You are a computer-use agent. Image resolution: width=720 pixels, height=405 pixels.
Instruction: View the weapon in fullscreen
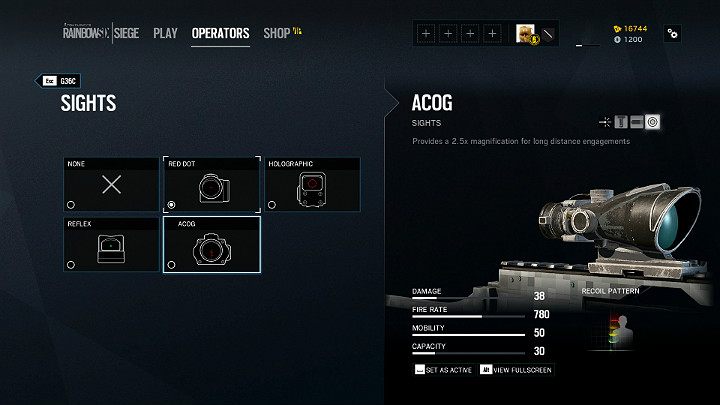pyautogui.click(x=516, y=369)
